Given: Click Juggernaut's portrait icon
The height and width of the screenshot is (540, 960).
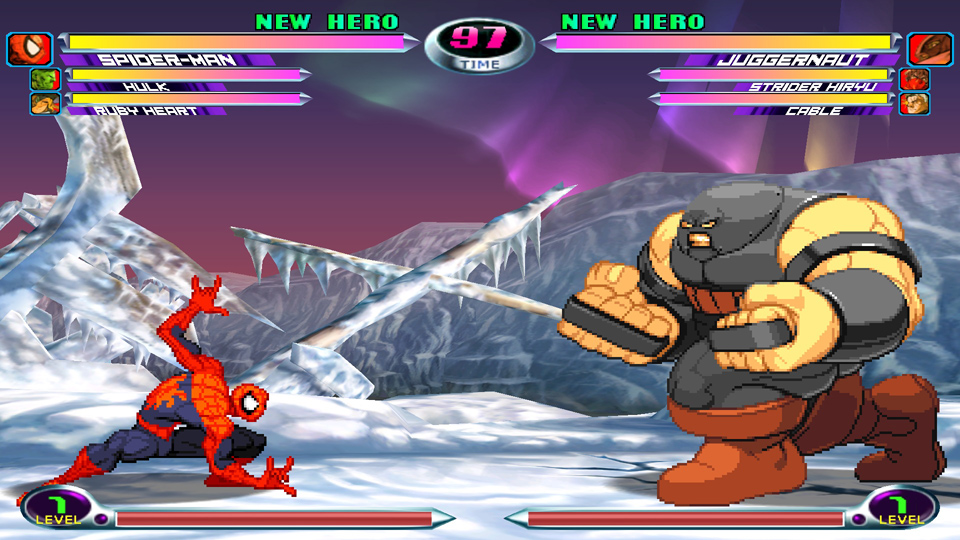Looking at the screenshot, I should 930,48.
